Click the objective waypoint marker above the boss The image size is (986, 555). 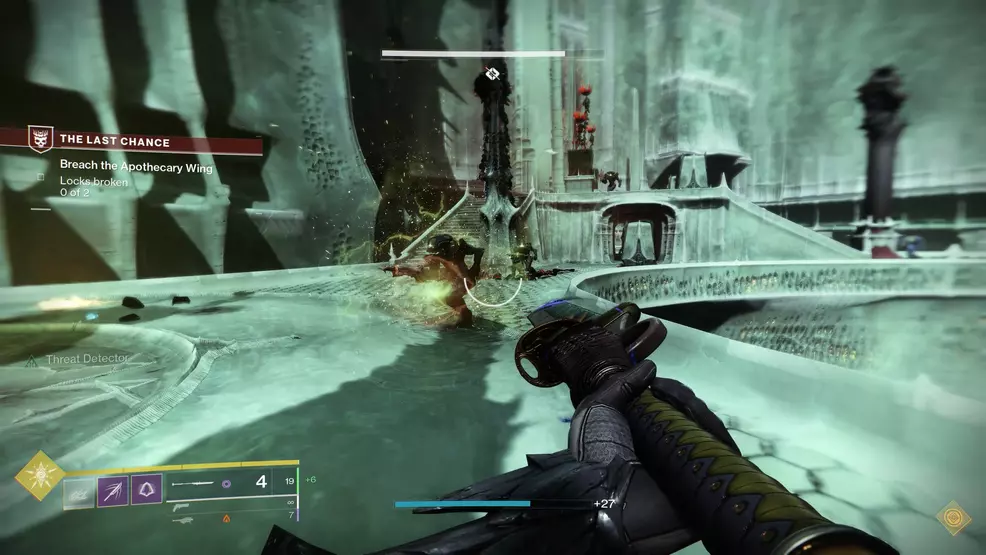tap(492, 73)
